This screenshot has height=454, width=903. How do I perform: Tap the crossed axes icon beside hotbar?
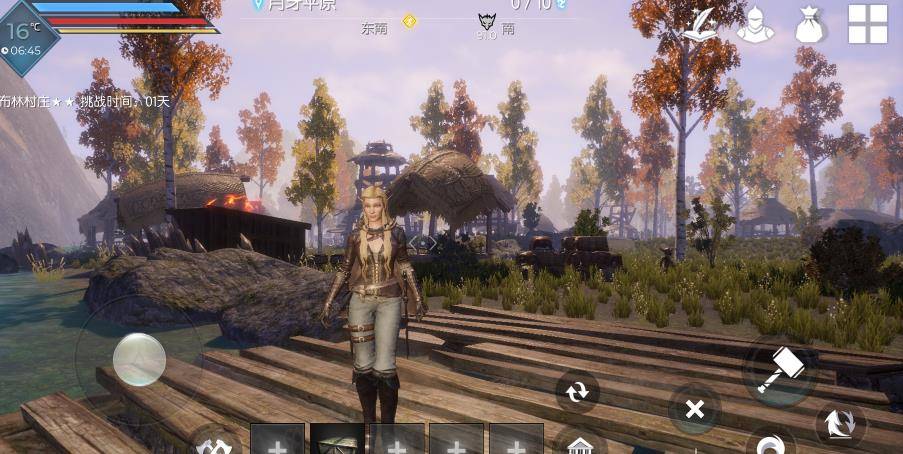click(213, 445)
